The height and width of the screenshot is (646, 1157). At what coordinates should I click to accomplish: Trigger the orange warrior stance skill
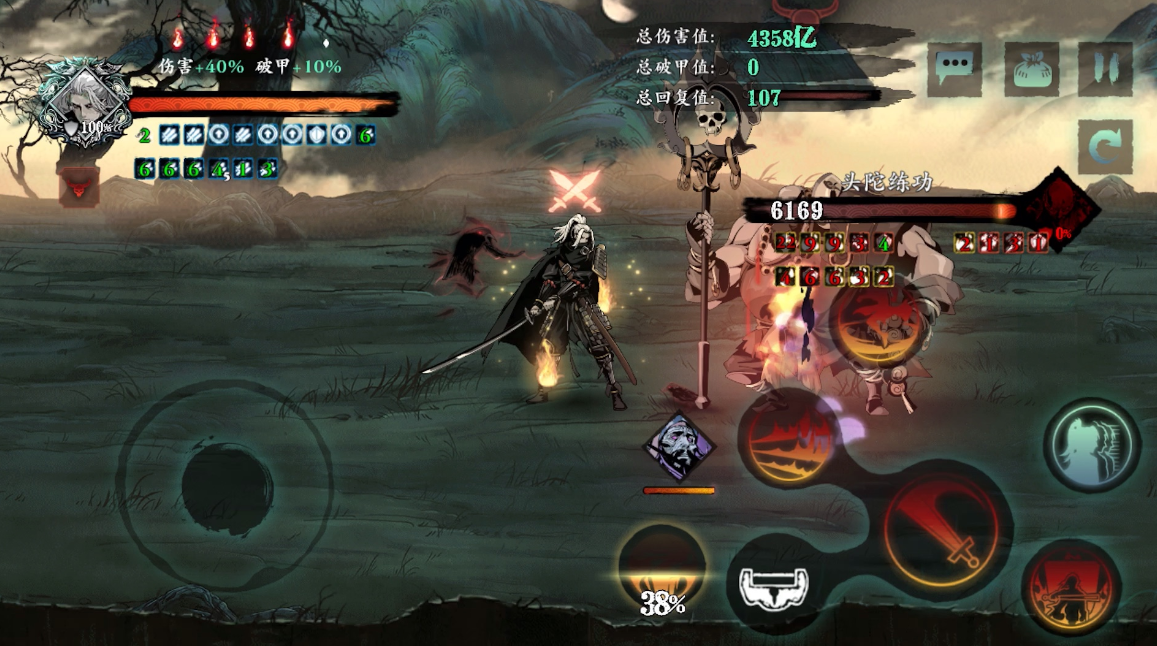[x=1071, y=587]
